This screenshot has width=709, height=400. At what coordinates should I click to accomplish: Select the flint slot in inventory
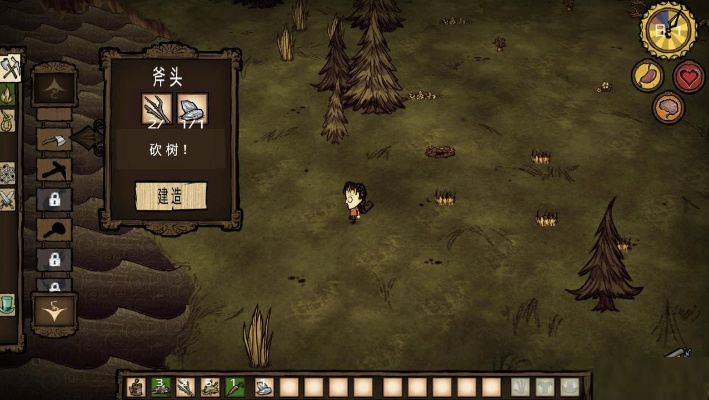click(263, 387)
